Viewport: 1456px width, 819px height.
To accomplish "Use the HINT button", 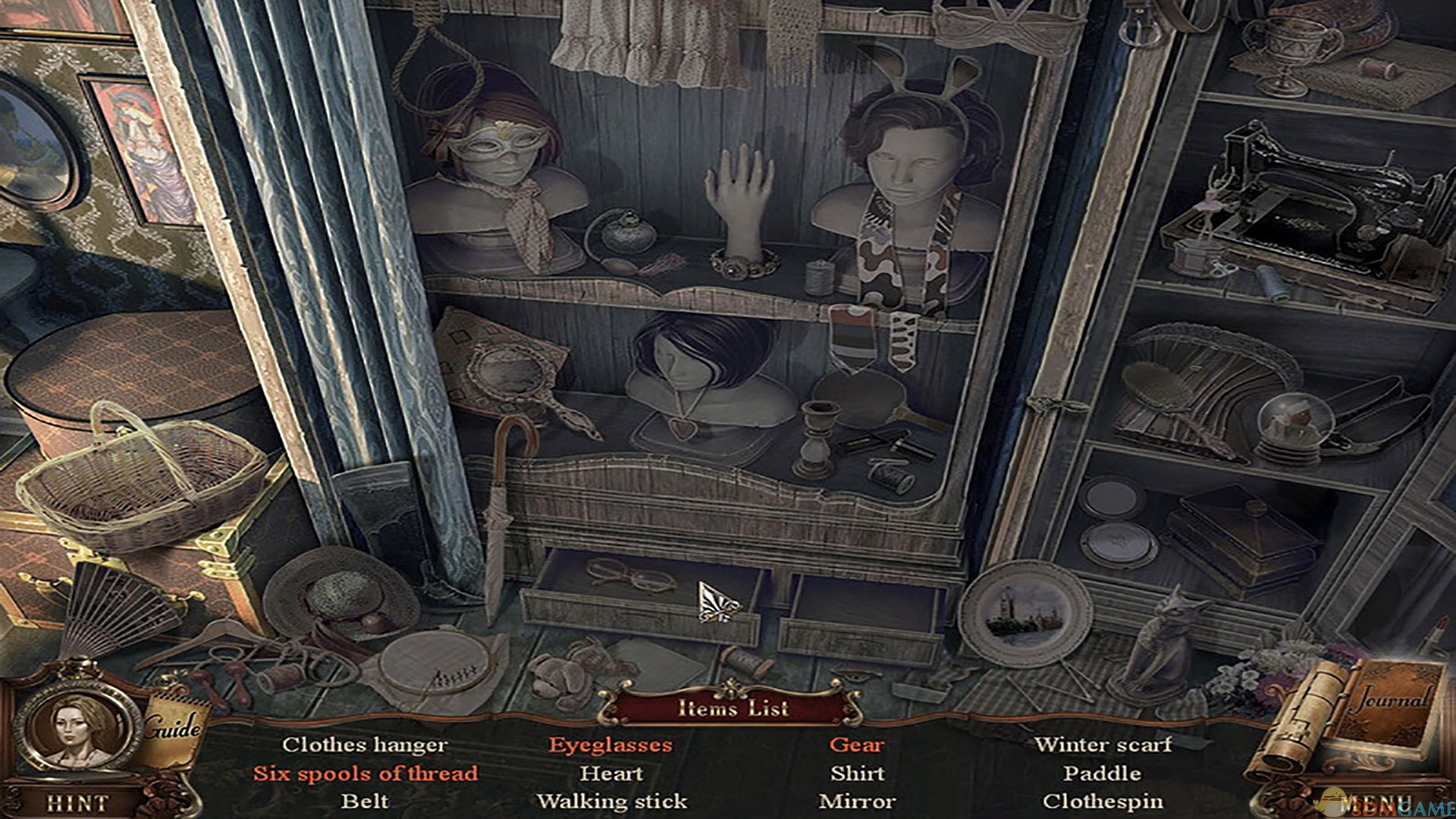I will (77, 802).
